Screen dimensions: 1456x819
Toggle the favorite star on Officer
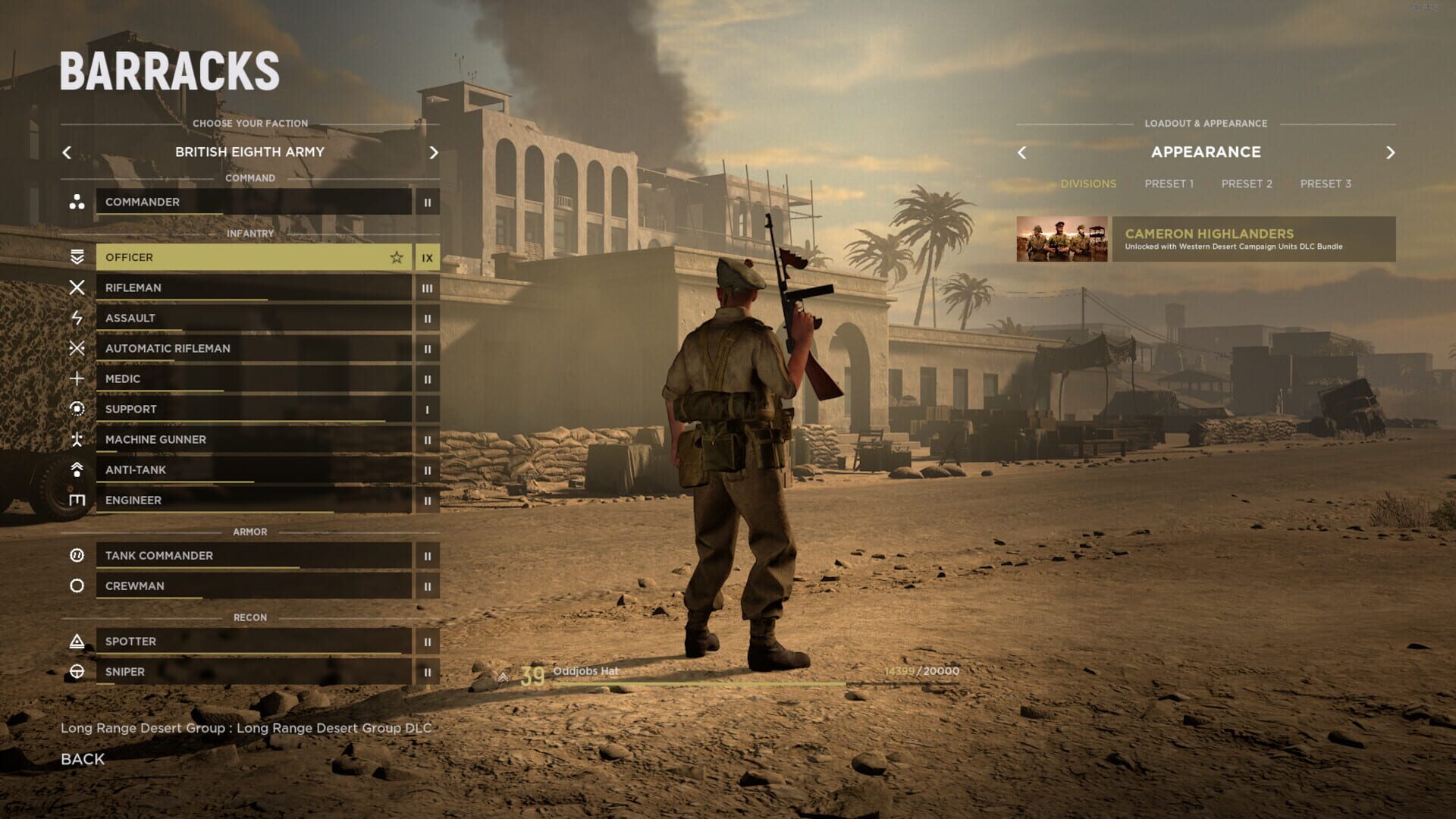click(x=397, y=257)
